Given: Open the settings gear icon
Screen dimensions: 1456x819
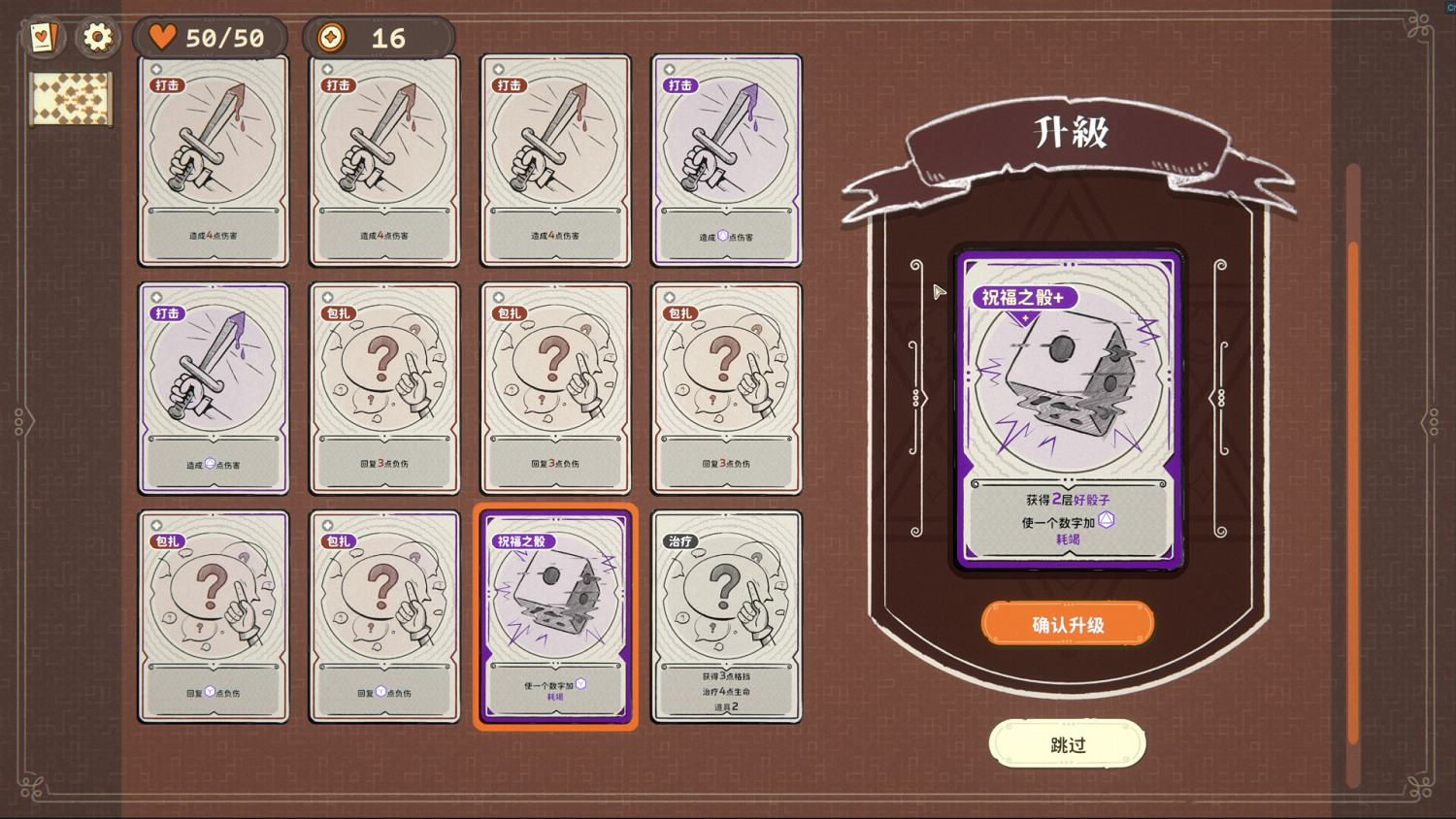Looking at the screenshot, I should [x=96, y=37].
